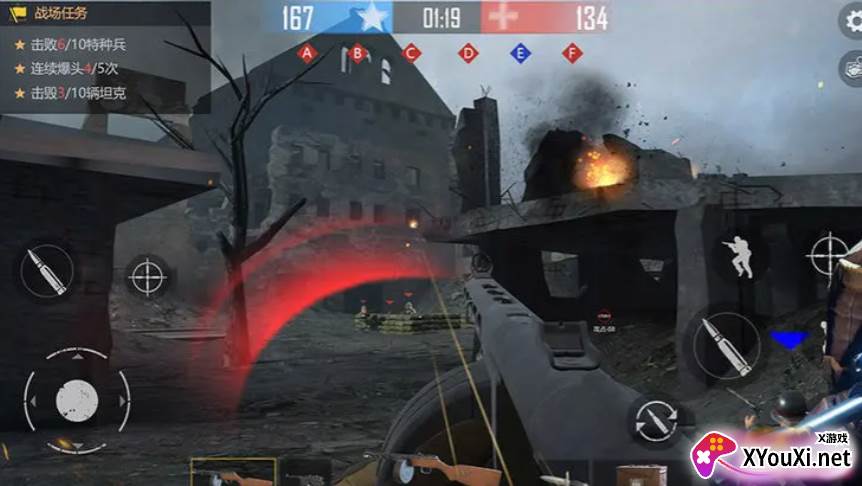The image size is (862, 486).
Task: Open the settings gear menu
Action: pos(853,23)
